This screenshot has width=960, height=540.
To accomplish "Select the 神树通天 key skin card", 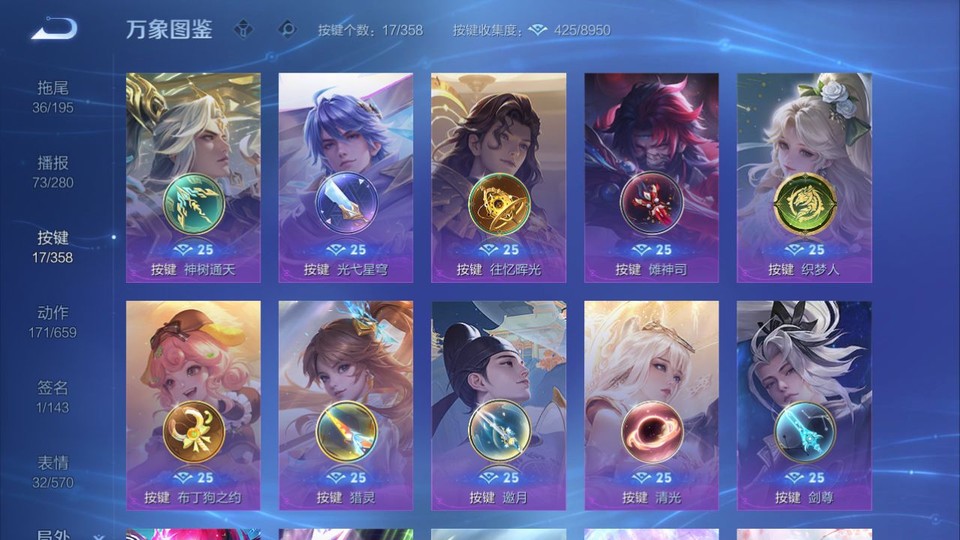I will pyautogui.click(x=193, y=177).
